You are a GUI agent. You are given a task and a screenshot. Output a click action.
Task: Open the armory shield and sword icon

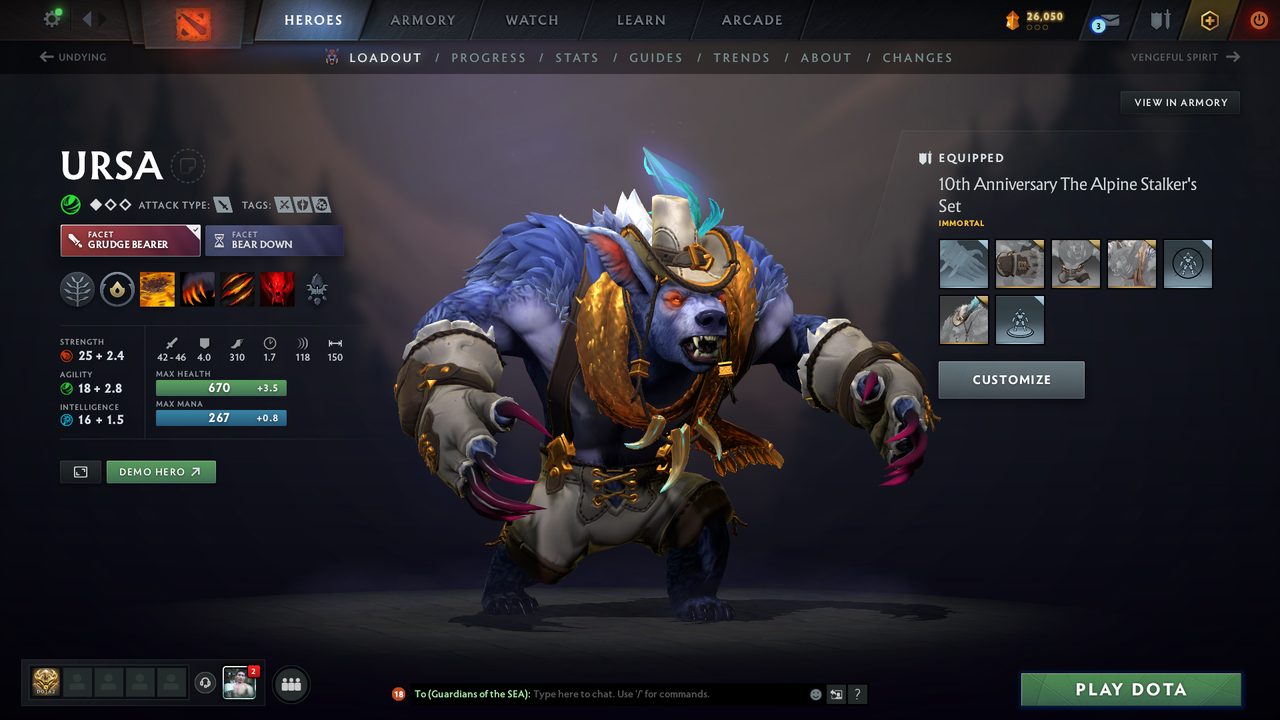click(x=1160, y=20)
